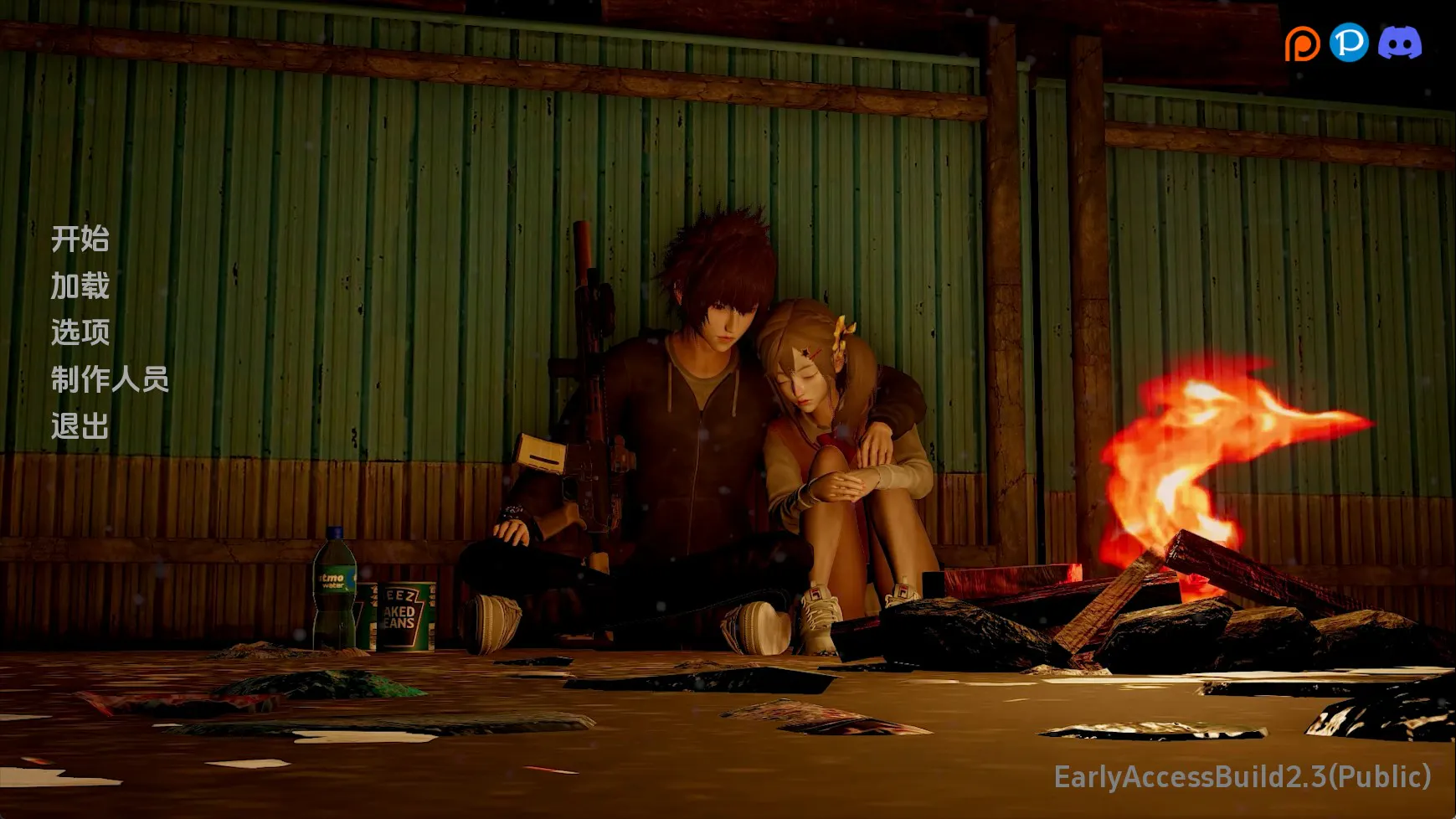
Task: Click the blue P icon link
Action: (1349, 42)
